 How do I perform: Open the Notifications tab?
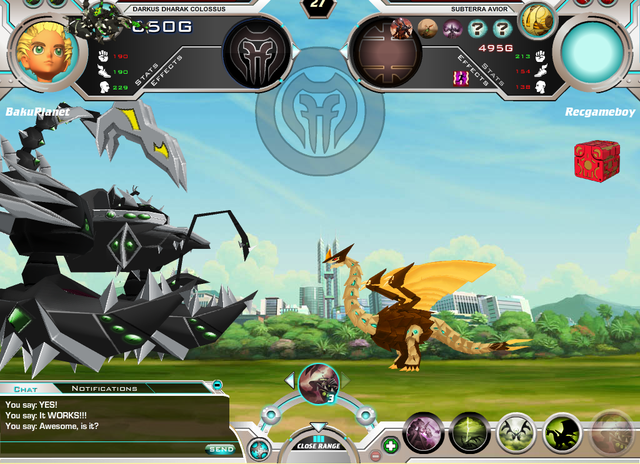click(x=105, y=388)
